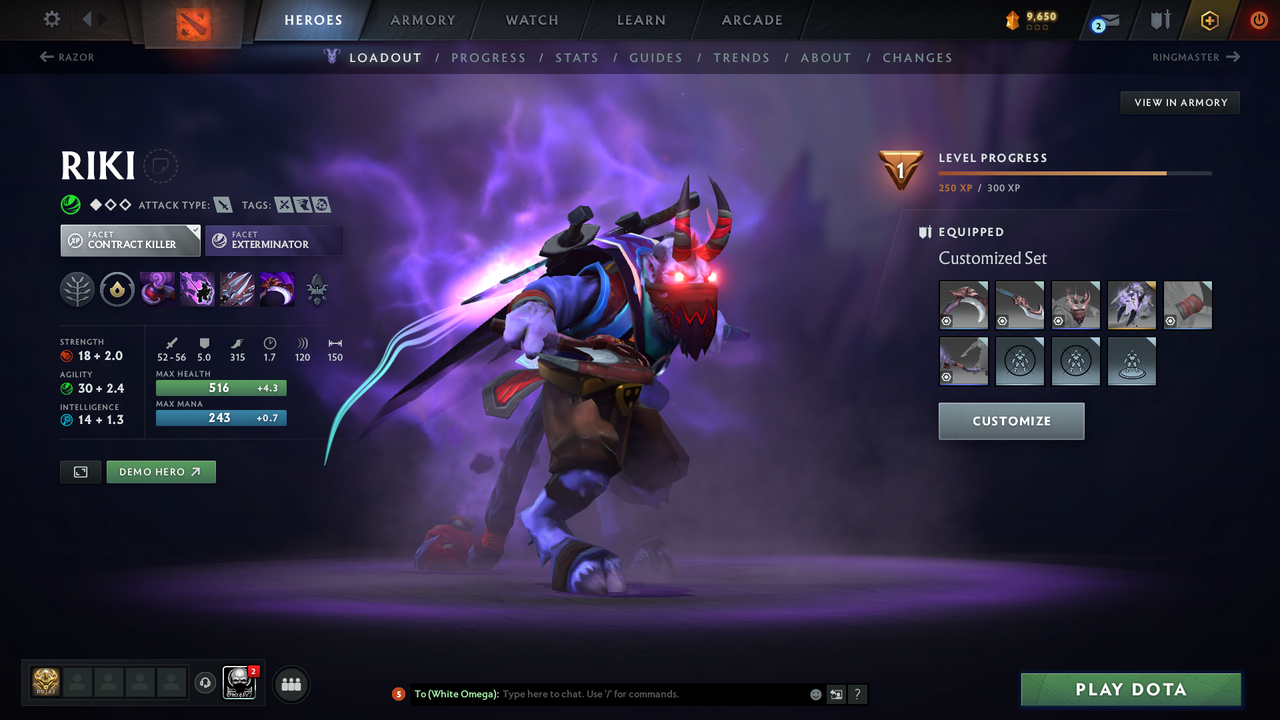Open the talent tree icon
This screenshot has height=720, width=1280.
(77, 290)
